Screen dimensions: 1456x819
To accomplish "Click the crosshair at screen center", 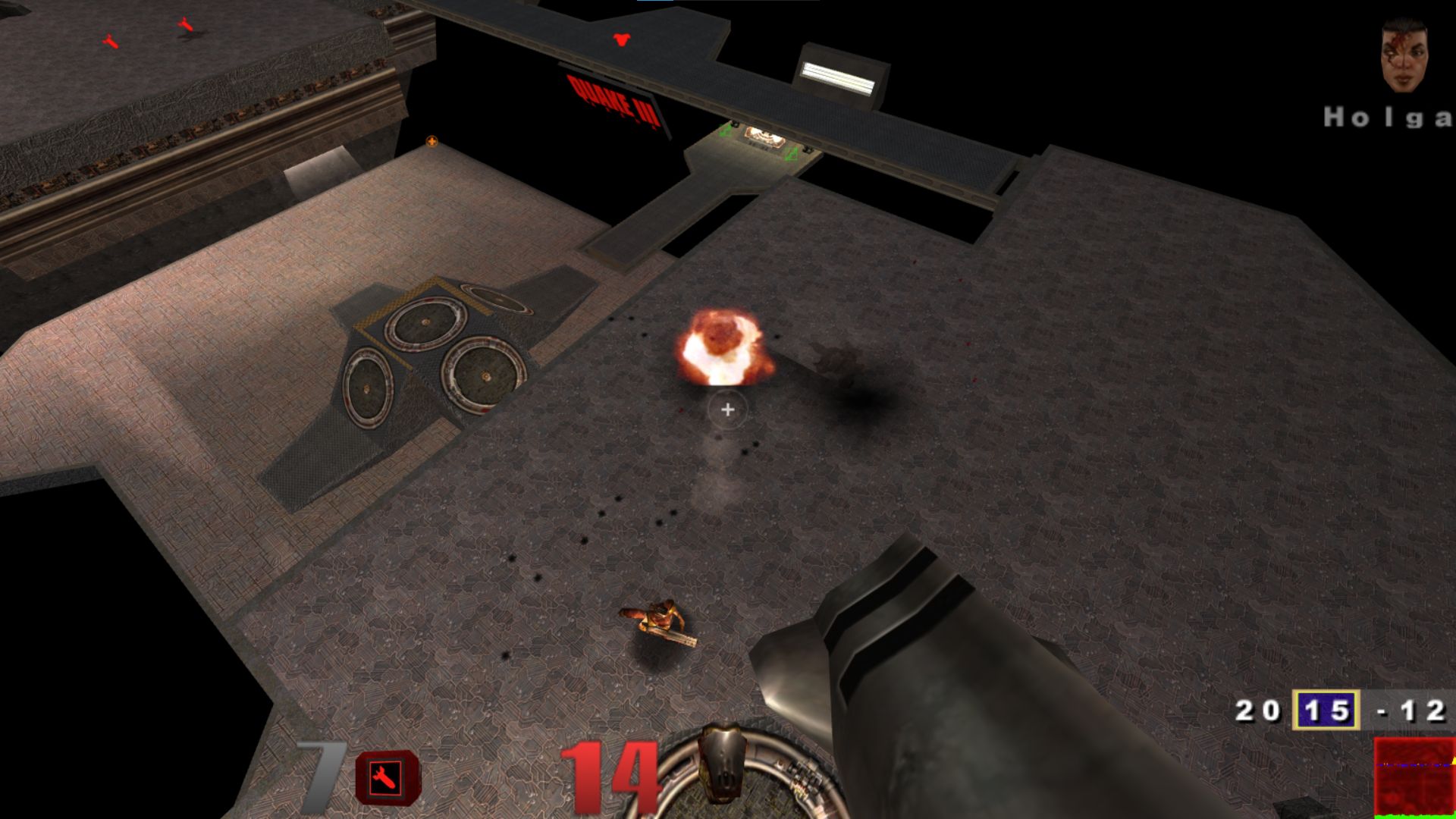I will pos(726,409).
